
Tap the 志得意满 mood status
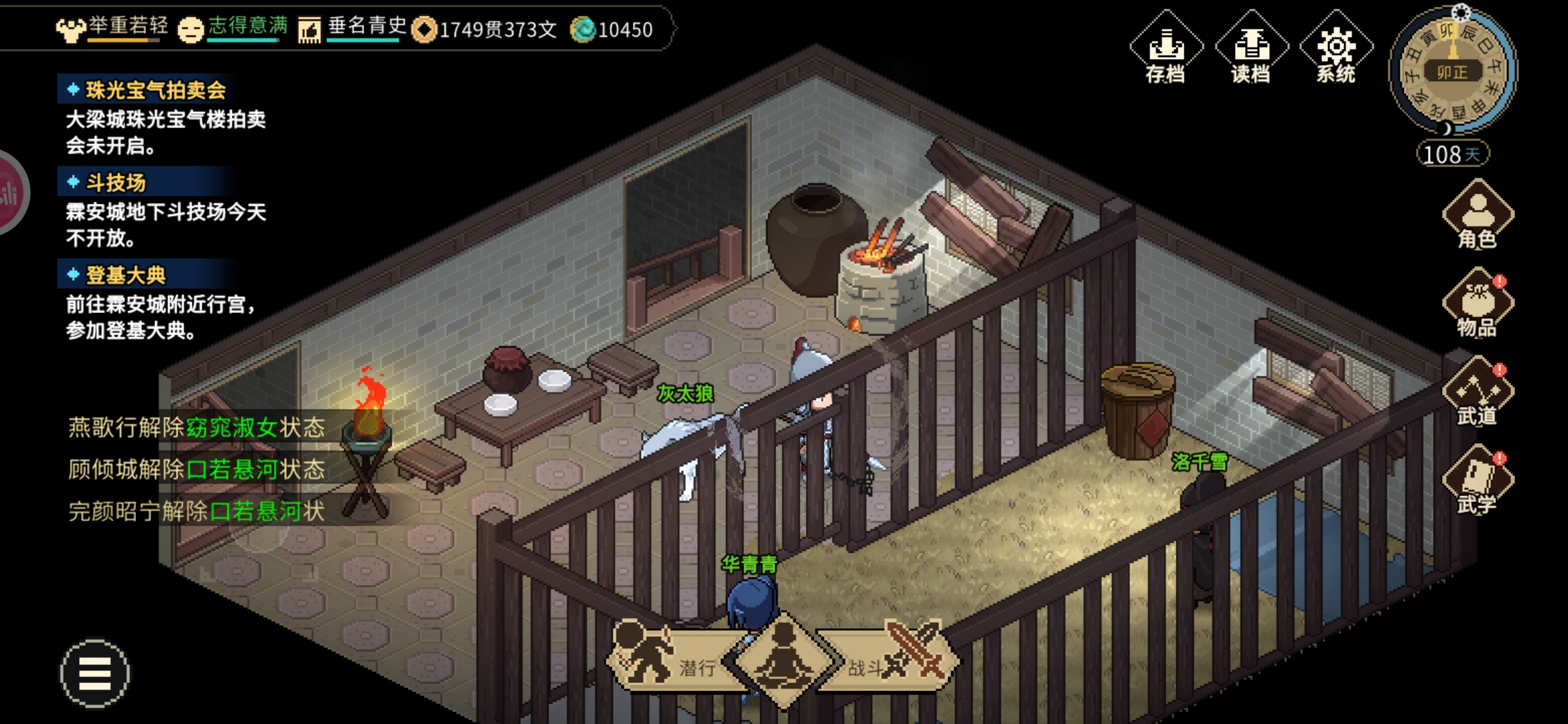[233, 28]
